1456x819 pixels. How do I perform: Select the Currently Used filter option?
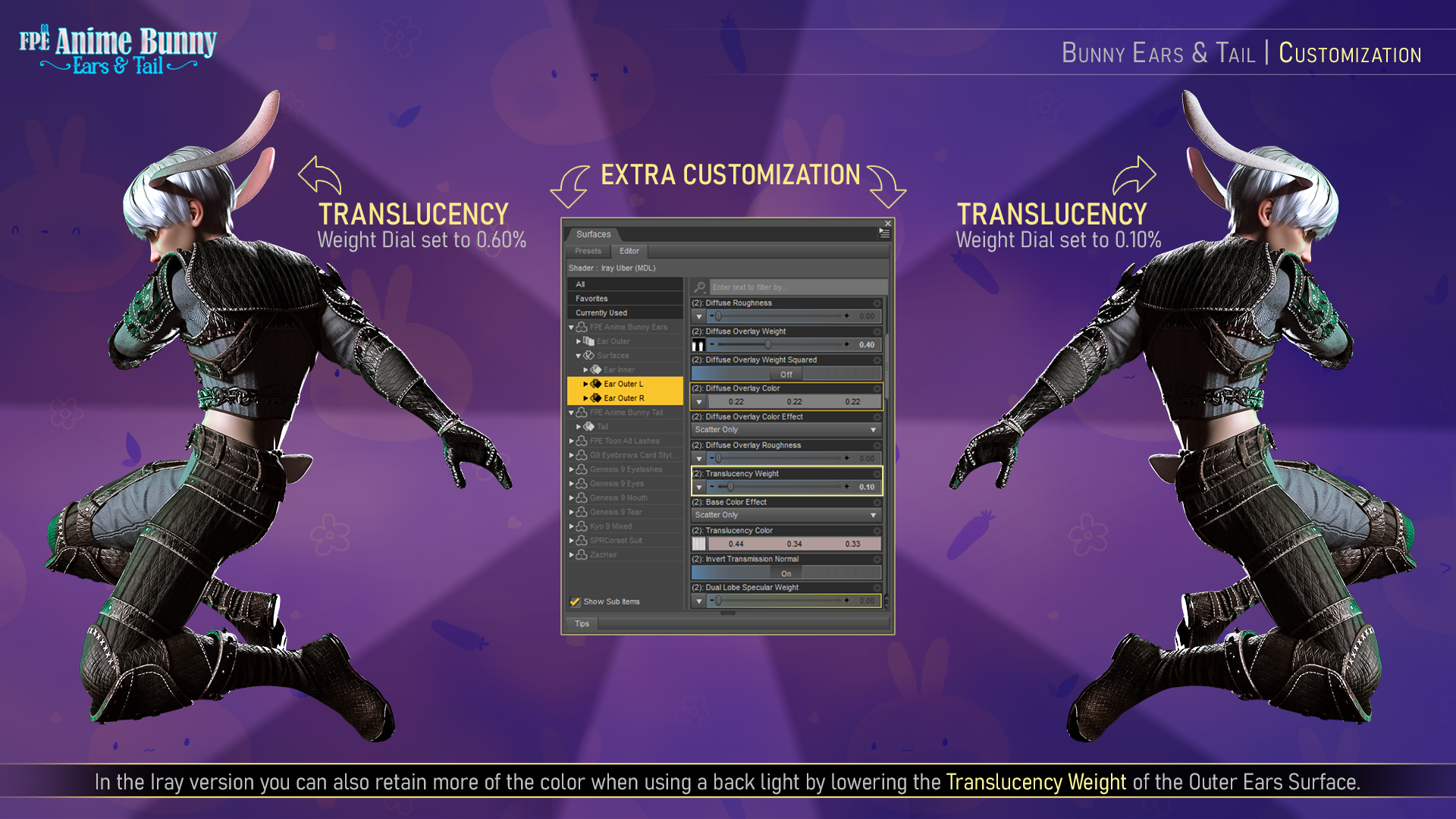(x=601, y=312)
